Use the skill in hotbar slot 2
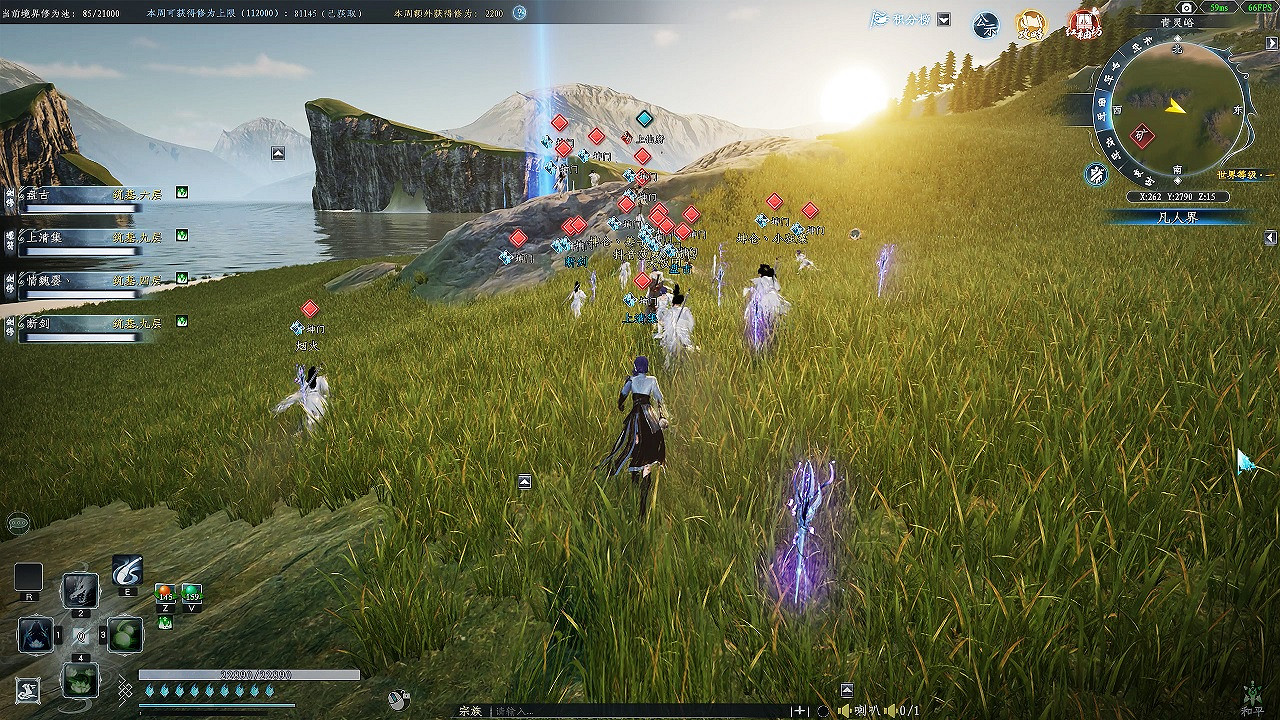The image size is (1280, 720). point(80,590)
